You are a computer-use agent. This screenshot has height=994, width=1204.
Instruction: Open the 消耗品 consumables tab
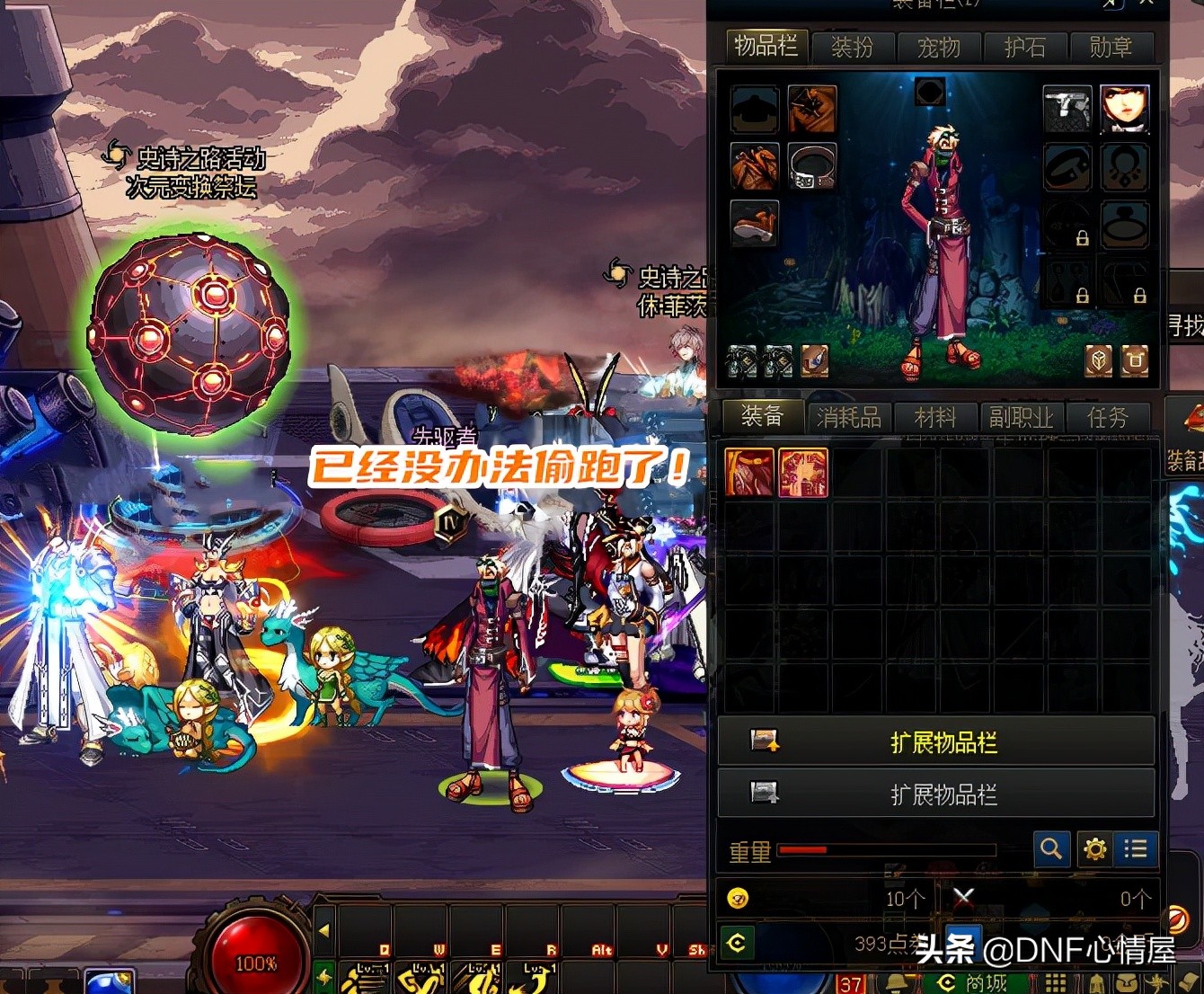pos(847,417)
